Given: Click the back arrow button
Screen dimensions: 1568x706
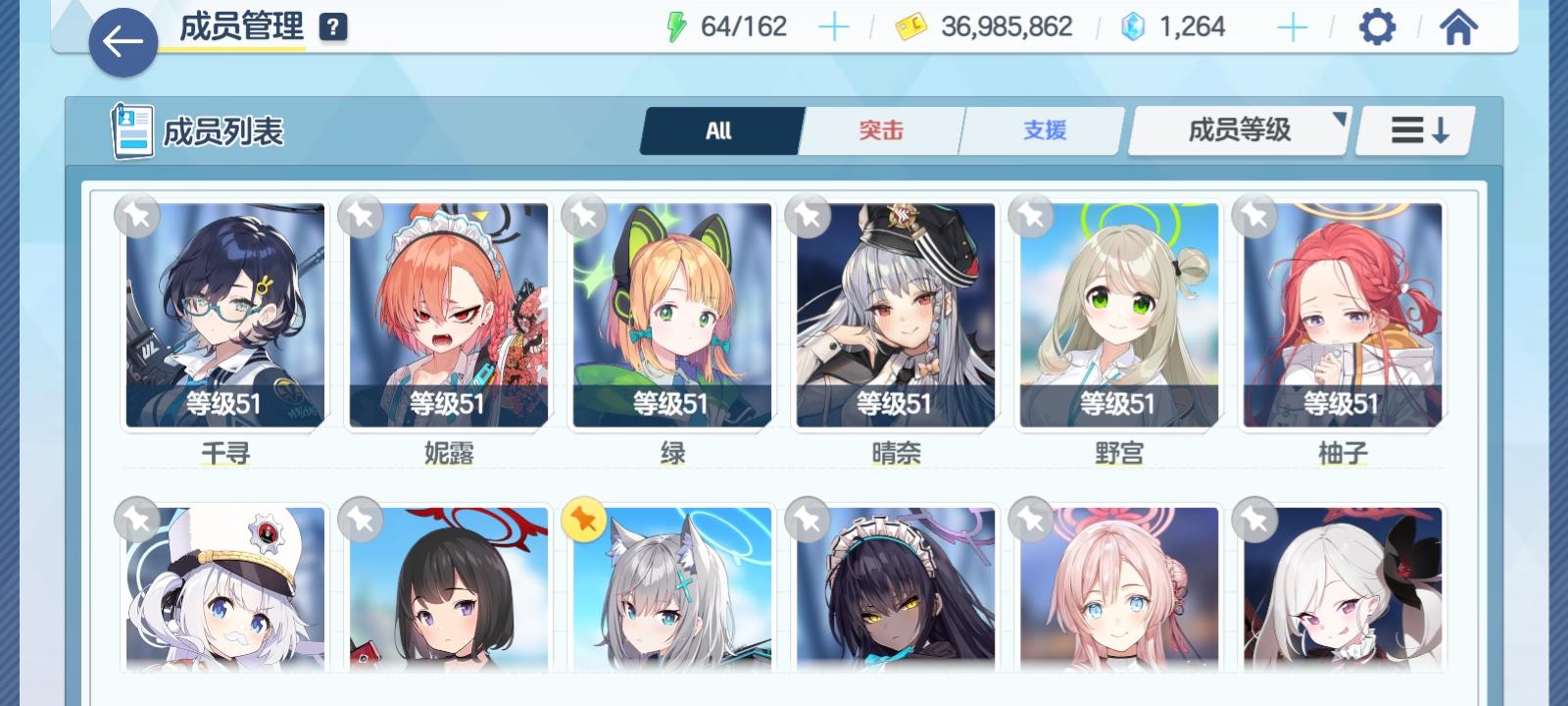Looking at the screenshot, I should pyautogui.click(x=122, y=44).
